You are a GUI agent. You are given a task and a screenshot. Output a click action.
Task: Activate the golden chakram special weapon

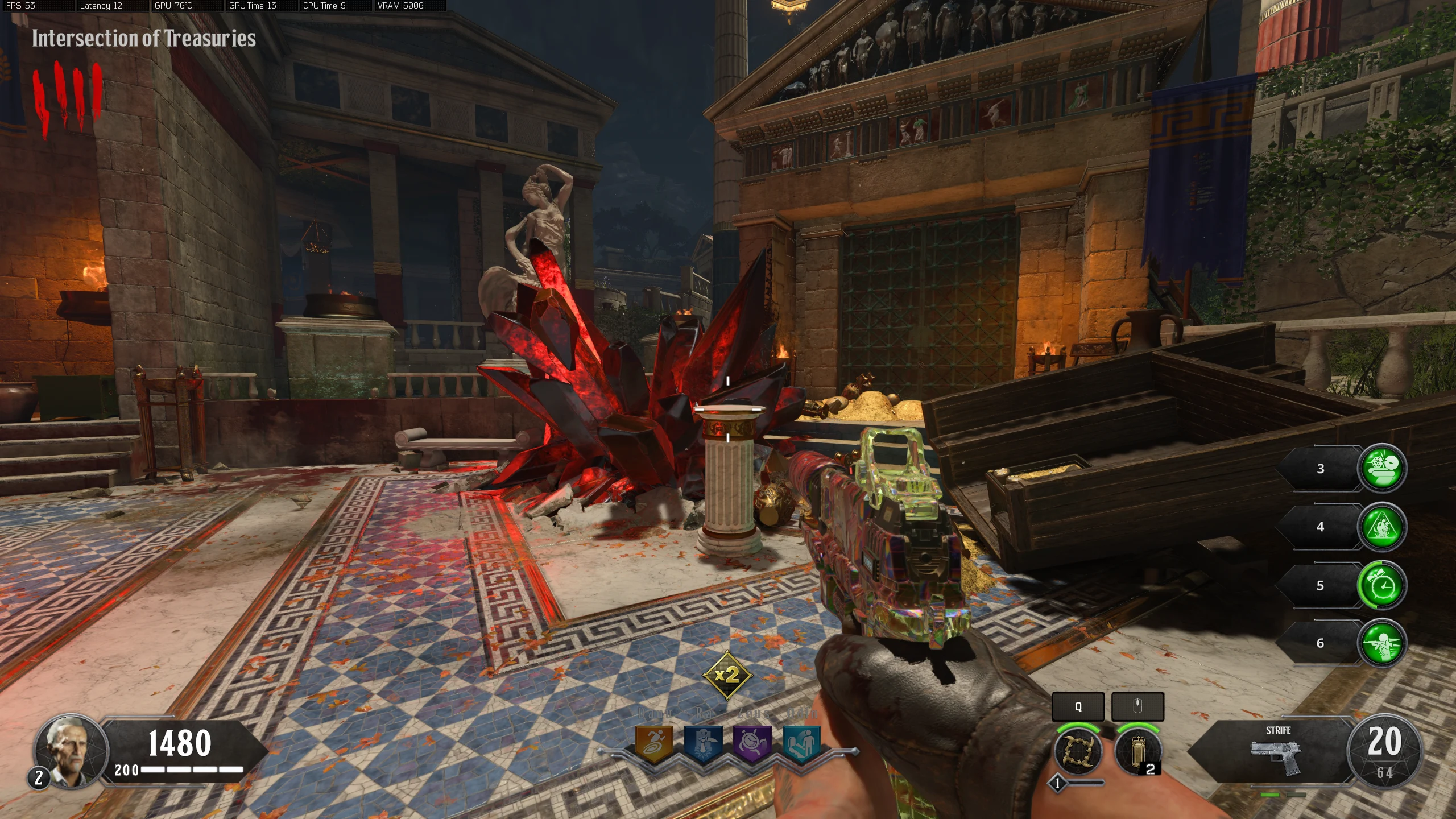(1078, 751)
